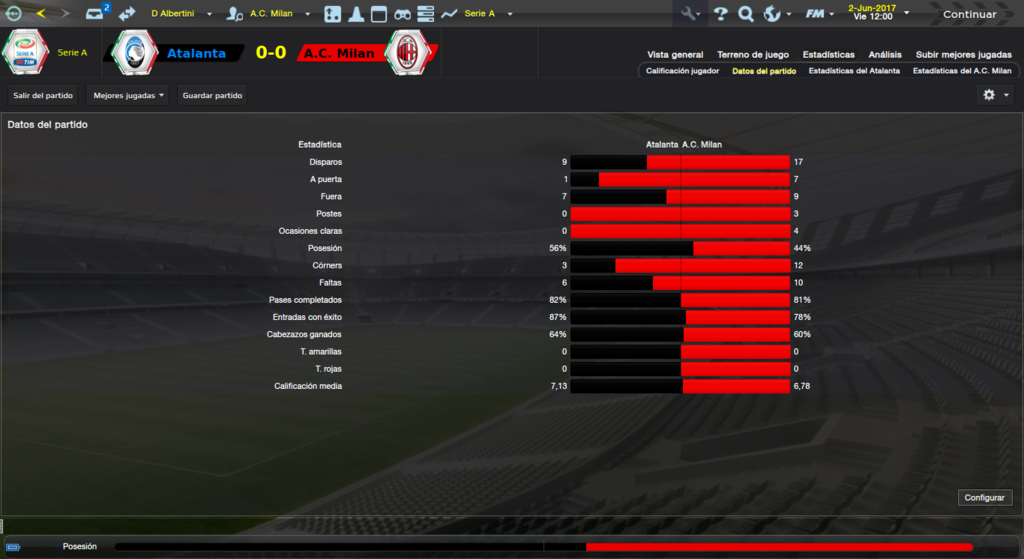View Estadísticas del Atalanta
The width and height of the screenshot is (1024, 559).
[x=853, y=72]
